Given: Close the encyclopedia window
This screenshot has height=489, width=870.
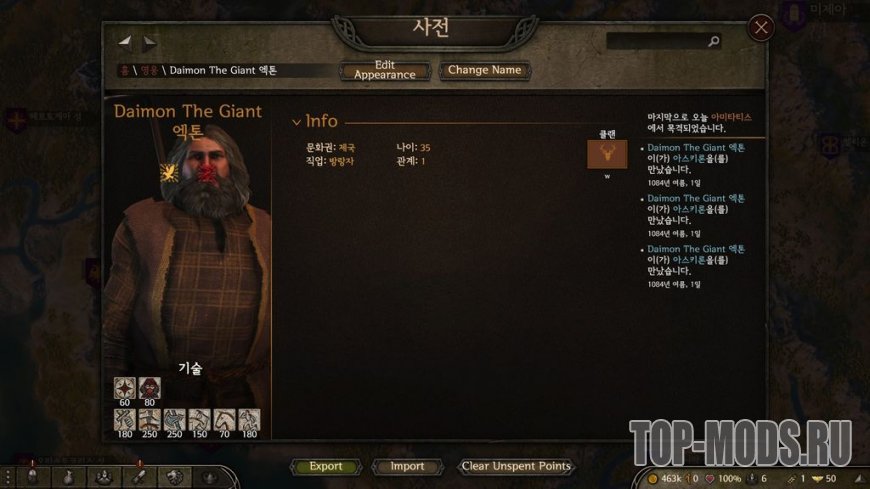Looking at the screenshot, I should (761, 28).
